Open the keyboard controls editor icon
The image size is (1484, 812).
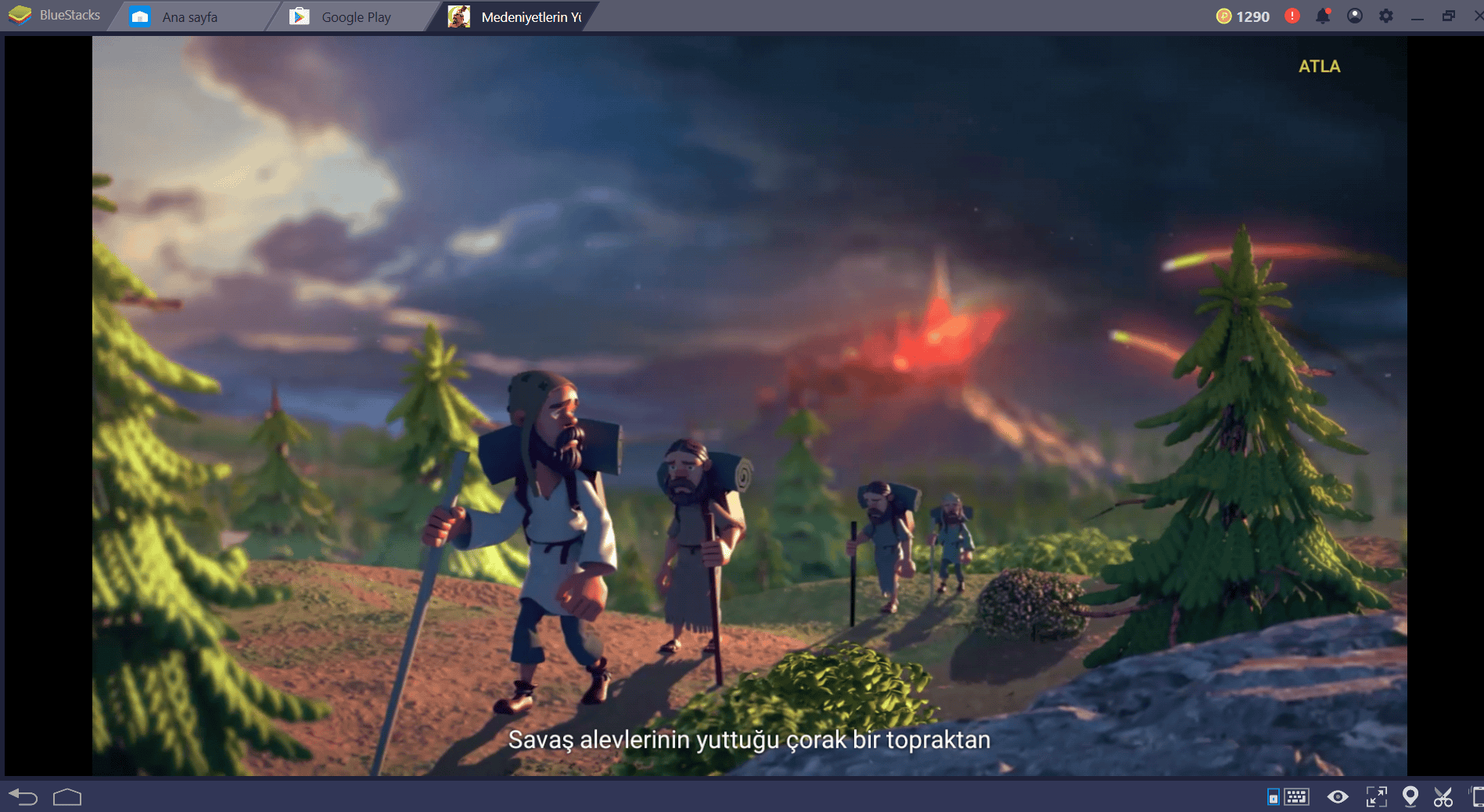tap(1296, 797)
